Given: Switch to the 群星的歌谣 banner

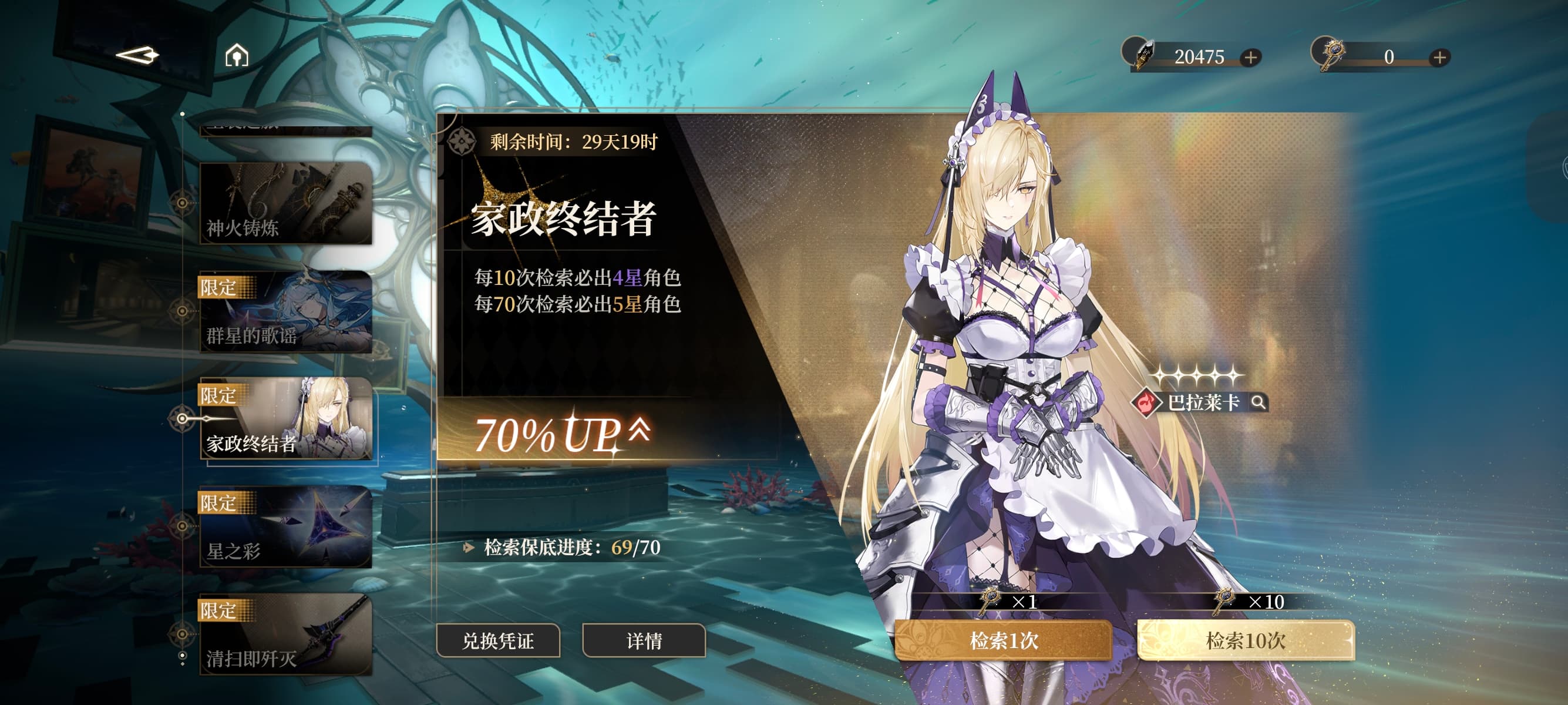Looking at the screenshot, I should click(x=285, y=312).
